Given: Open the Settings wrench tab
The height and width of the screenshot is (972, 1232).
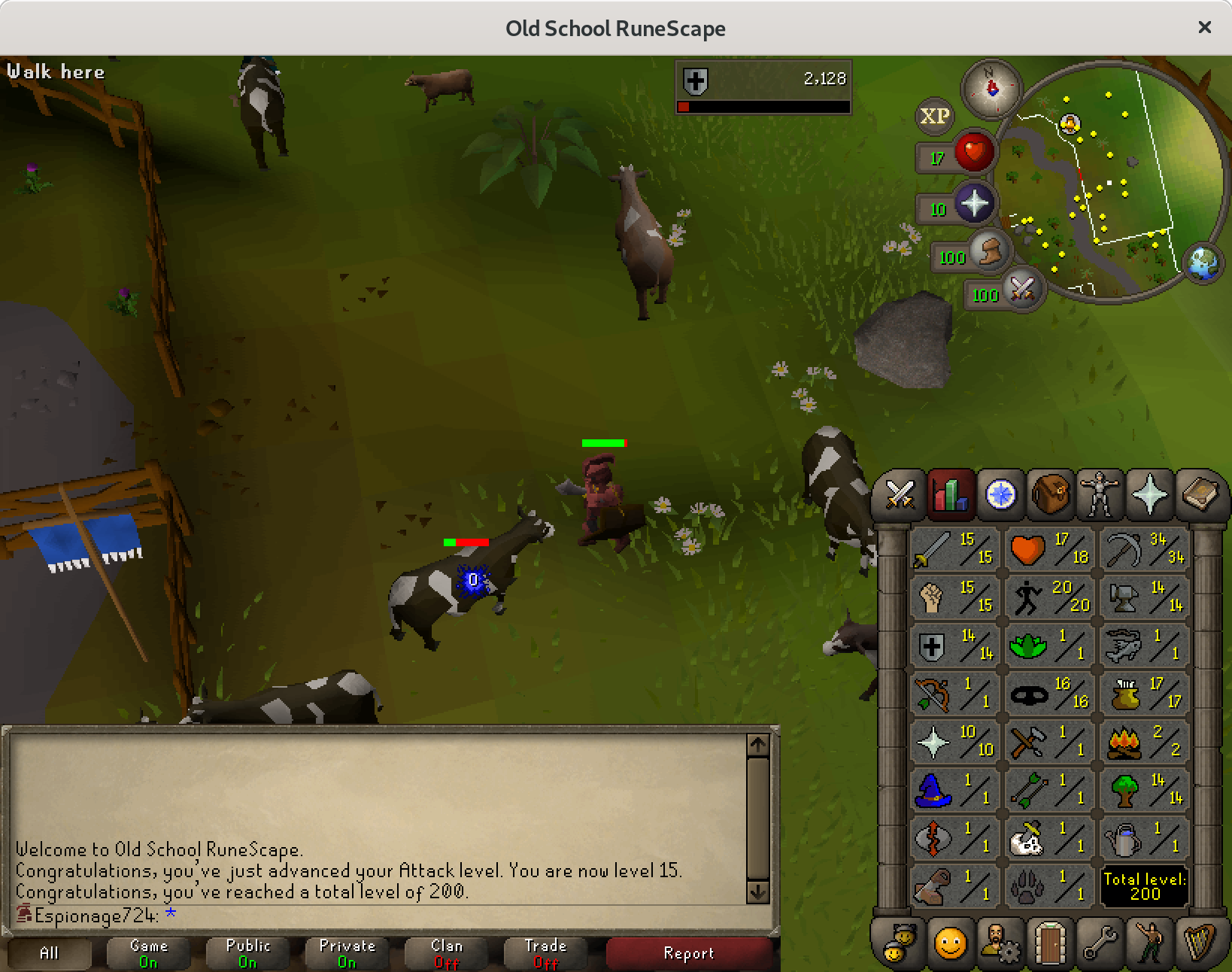Looking at the screenshot, I should (x=1099, y=941).
